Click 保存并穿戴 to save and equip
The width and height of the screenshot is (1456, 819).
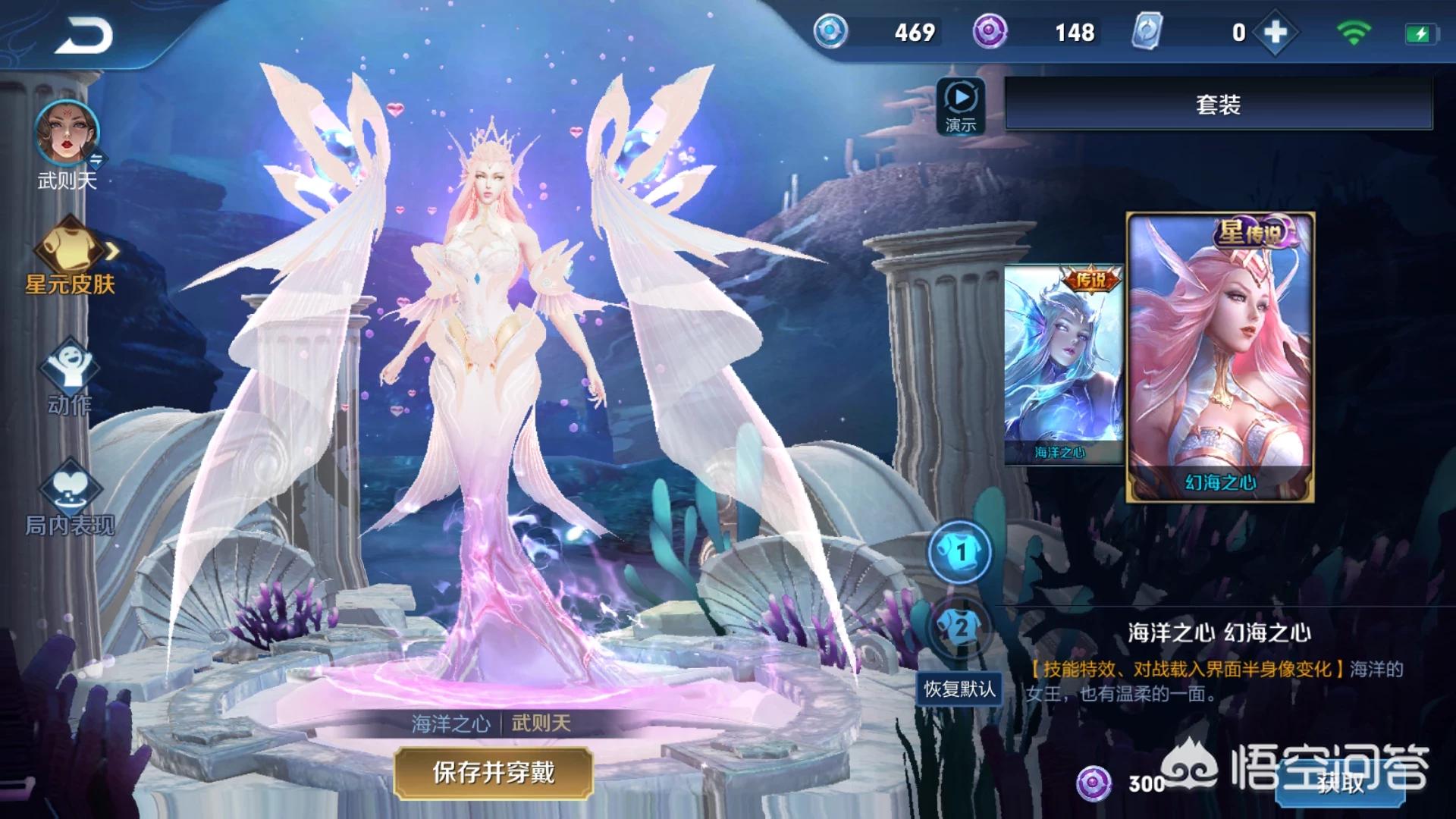(x=493, y=773)
